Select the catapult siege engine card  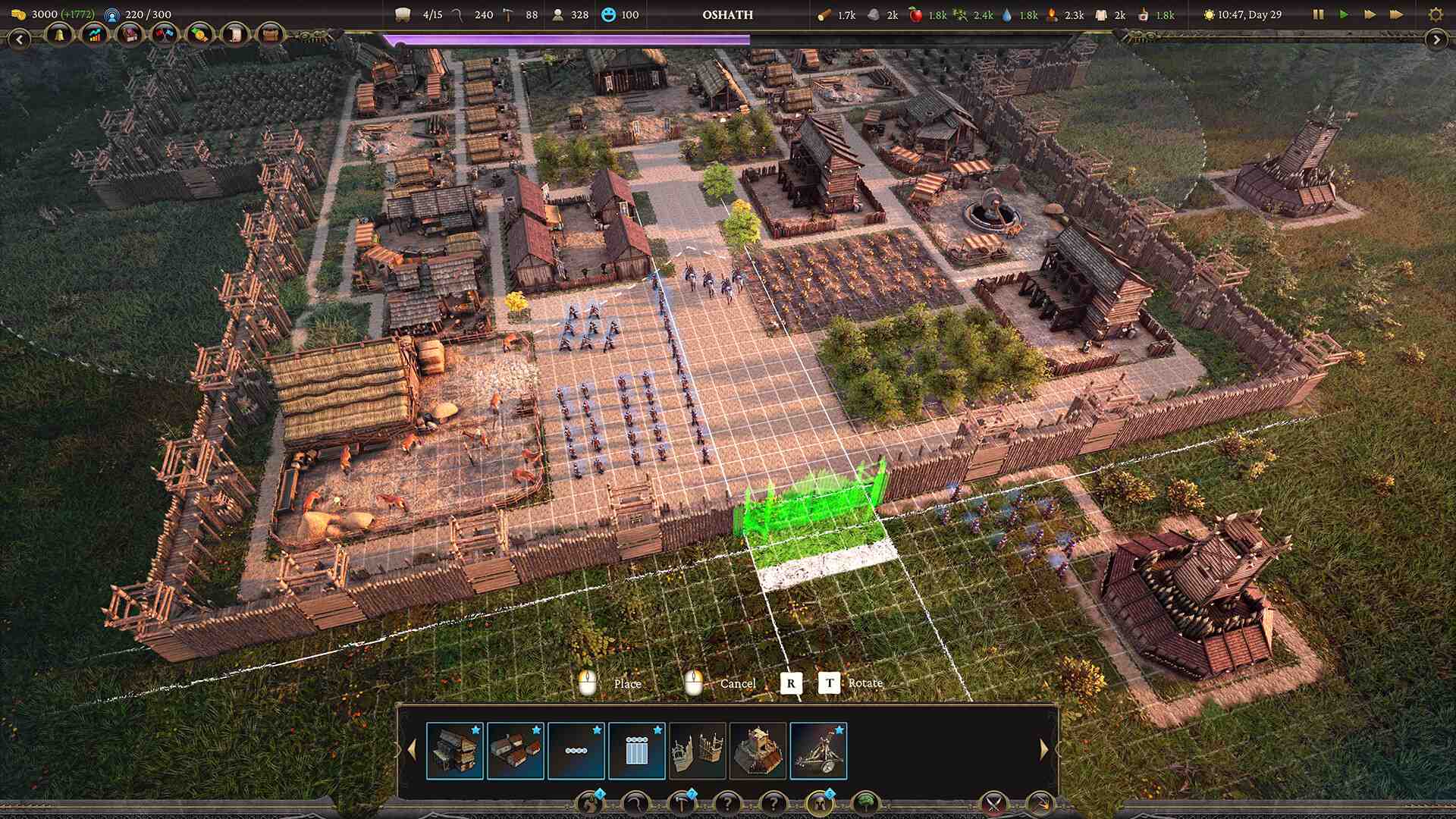click(x=818, y=751)
